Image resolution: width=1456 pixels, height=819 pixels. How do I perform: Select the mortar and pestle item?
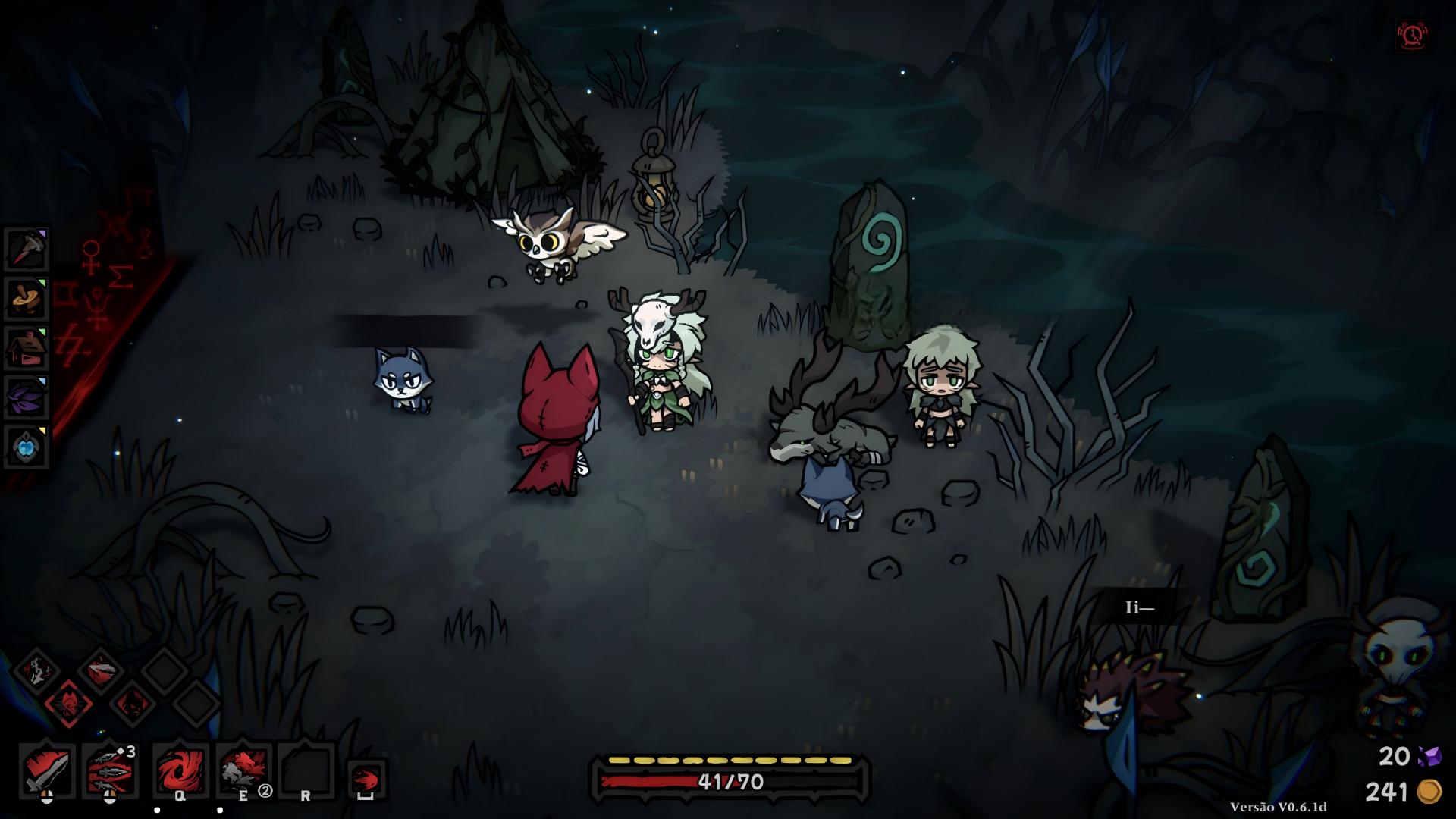27,298
